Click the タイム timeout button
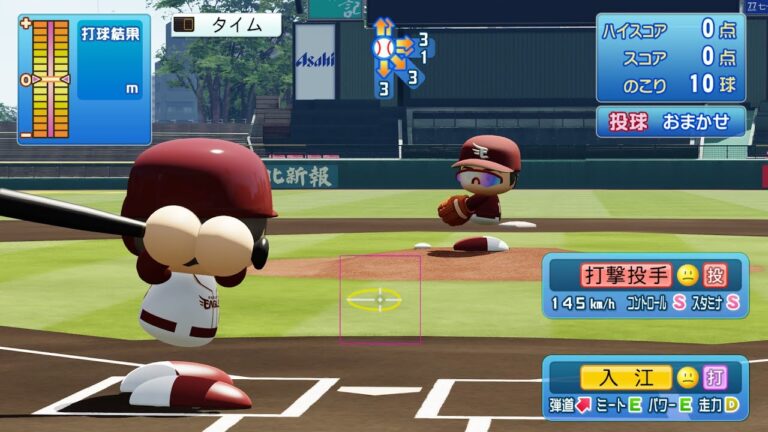The image size is (768, 432). [x=226, y=24]
